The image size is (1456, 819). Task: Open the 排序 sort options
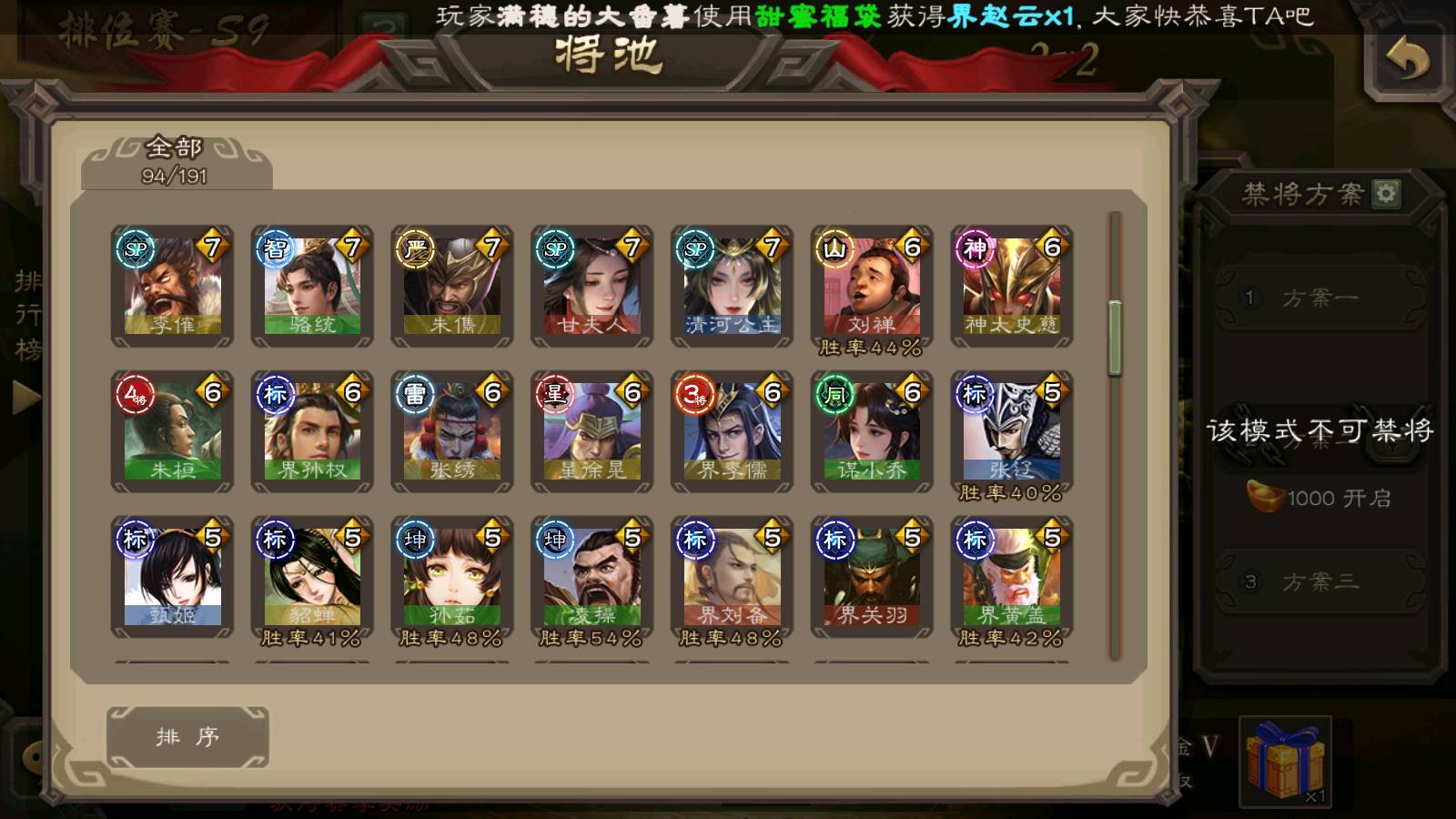[x=187, y=736]
